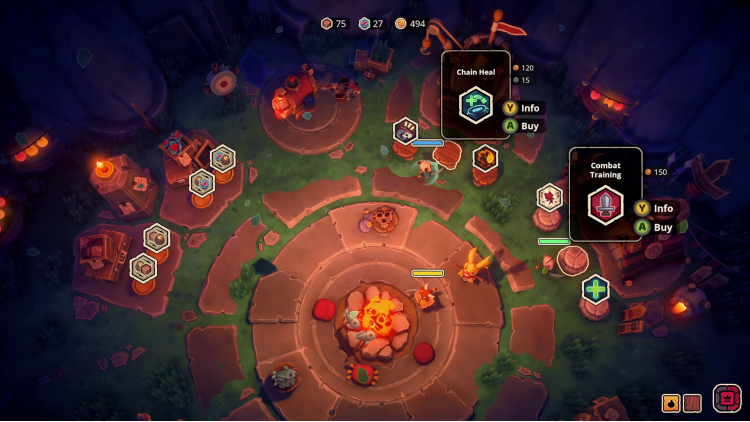Select the Combat Training sword icon
This screenshot has height=422, width=750.
tap(605, 204)
